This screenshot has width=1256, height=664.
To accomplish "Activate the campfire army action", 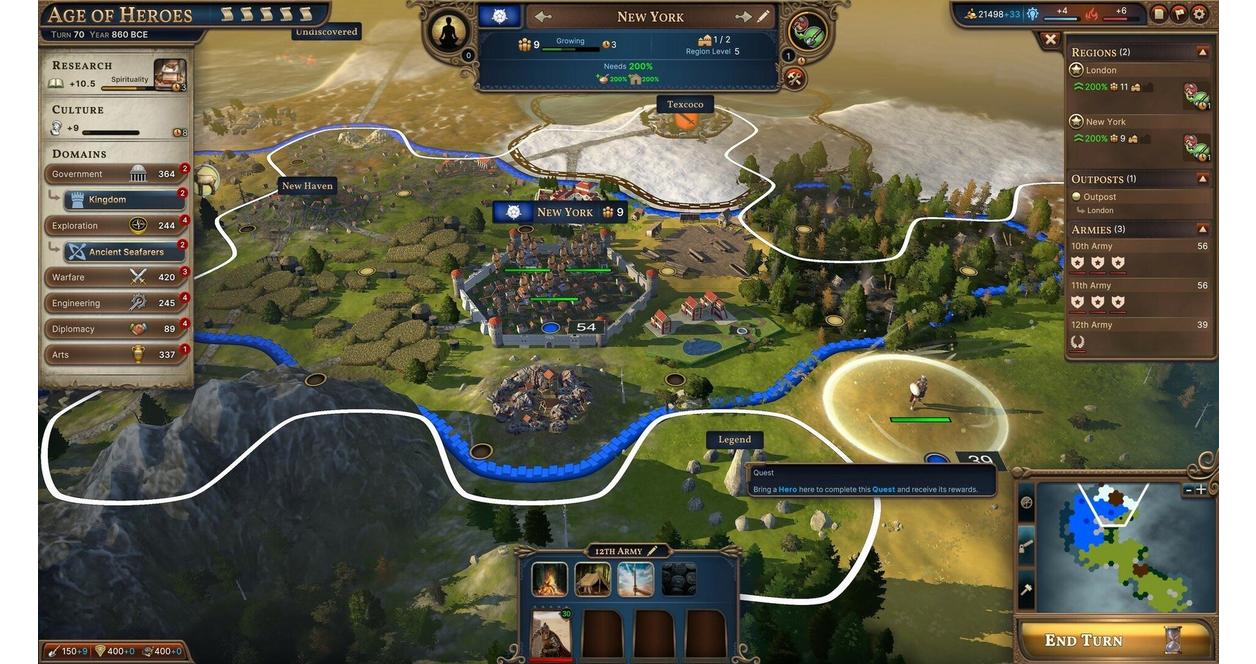I will coord(549,579).
